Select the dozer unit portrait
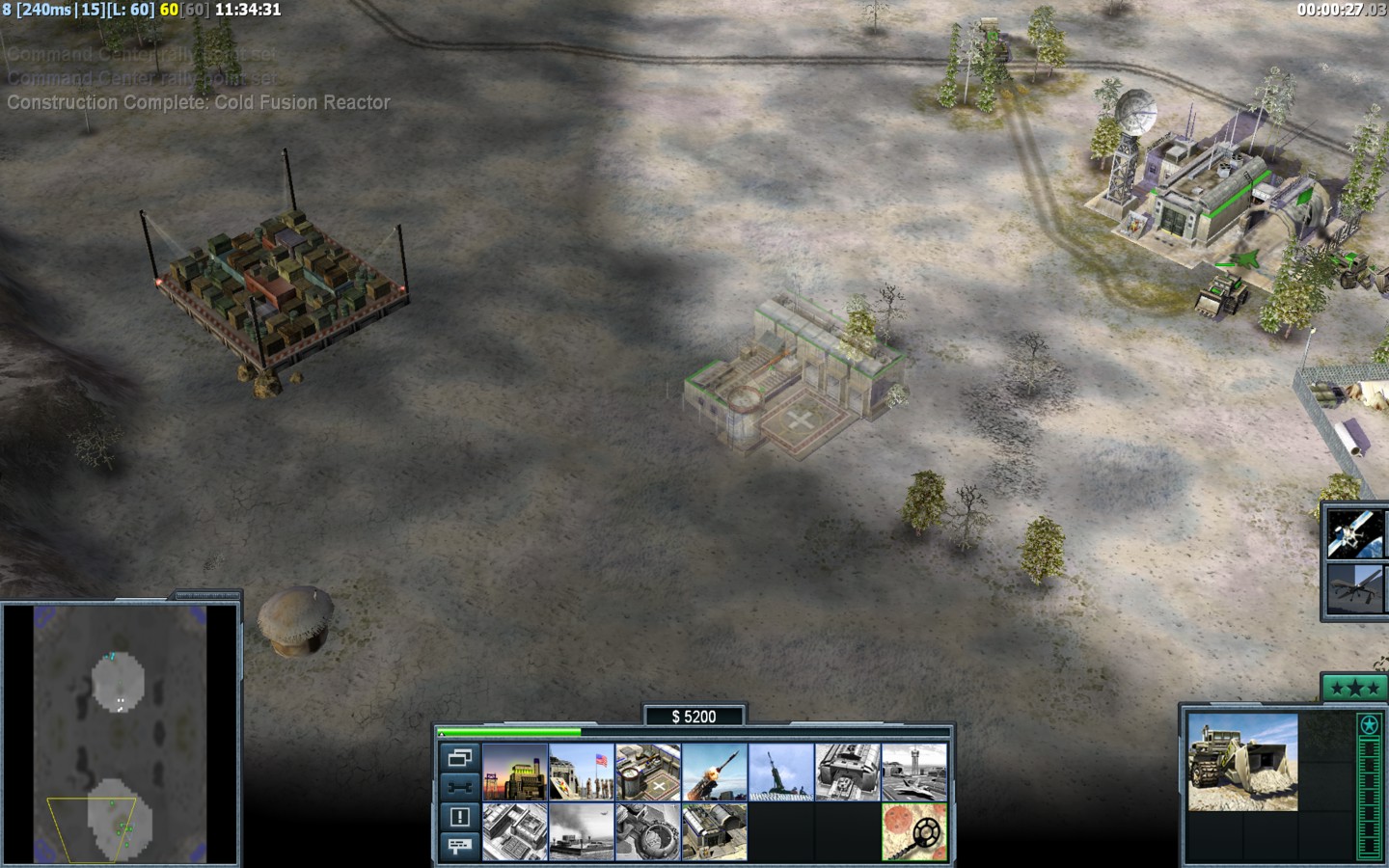 1242,762
